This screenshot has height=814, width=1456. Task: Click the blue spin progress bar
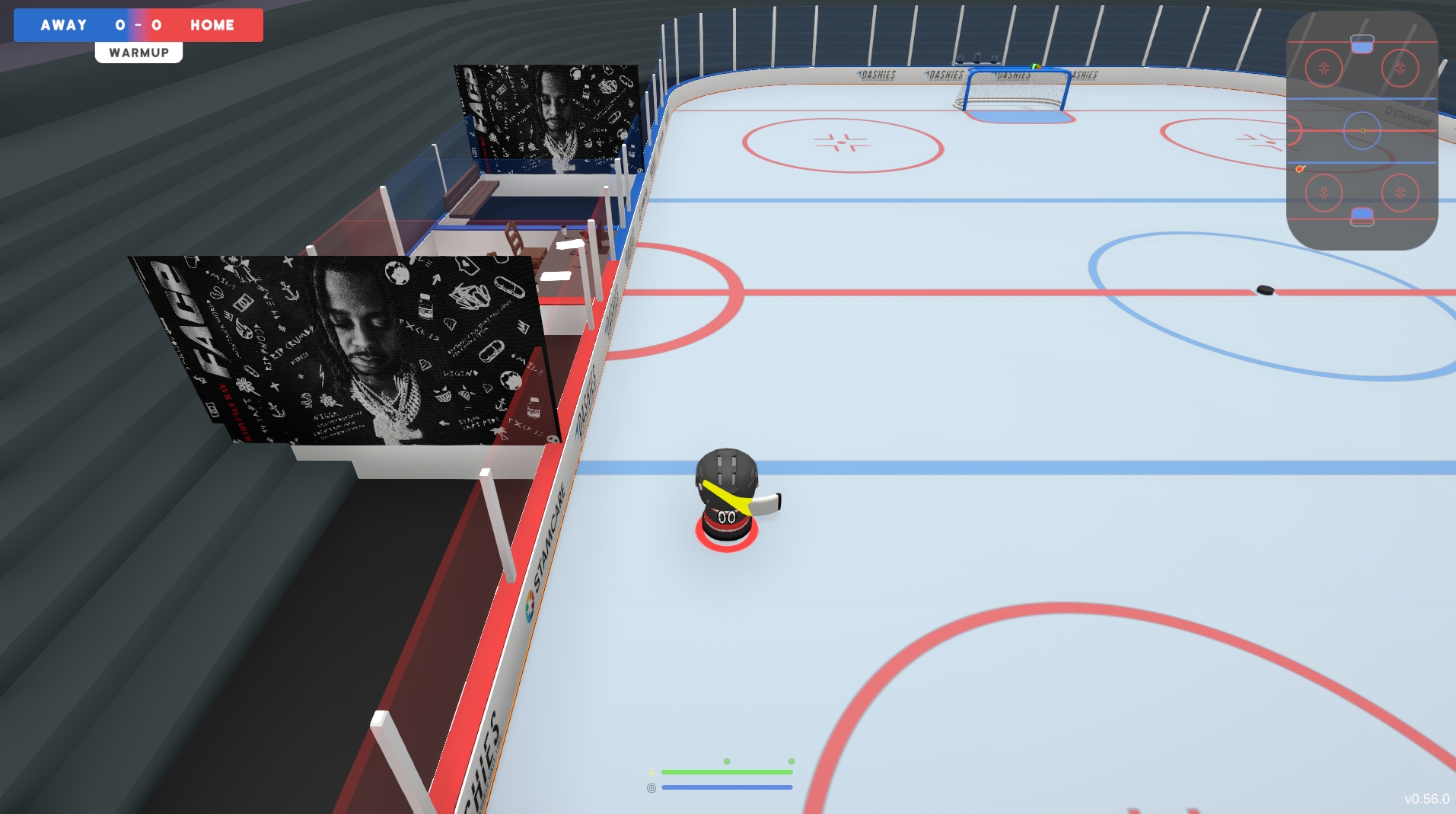727,787
